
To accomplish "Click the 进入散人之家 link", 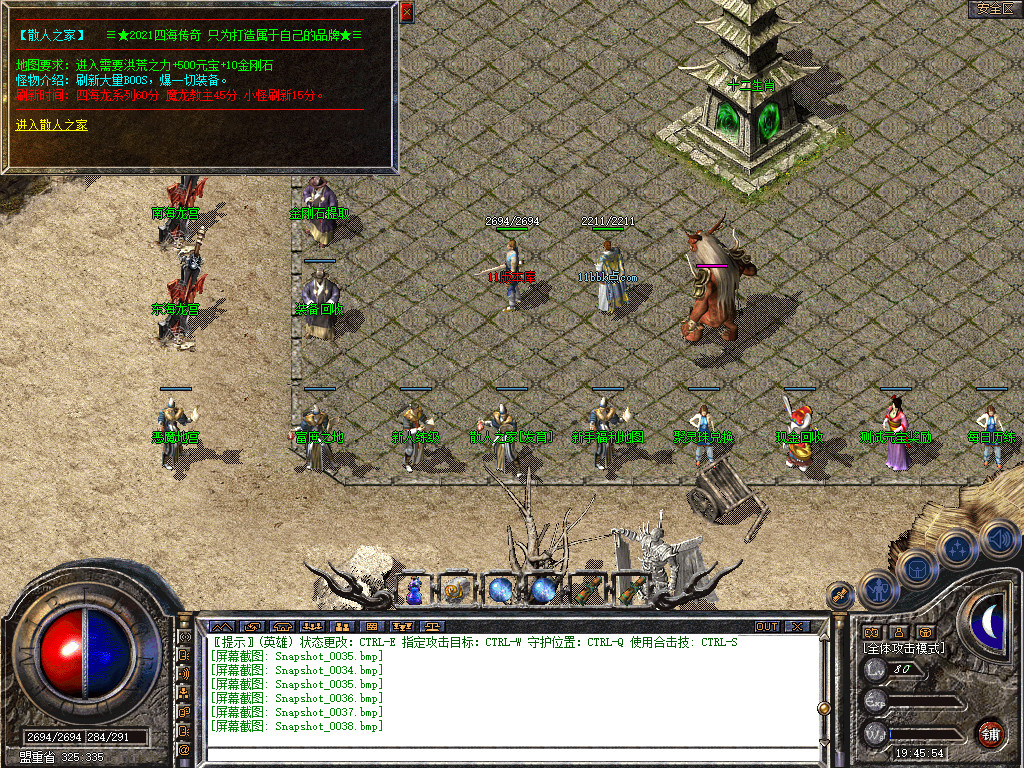I will tap(52, 126).
